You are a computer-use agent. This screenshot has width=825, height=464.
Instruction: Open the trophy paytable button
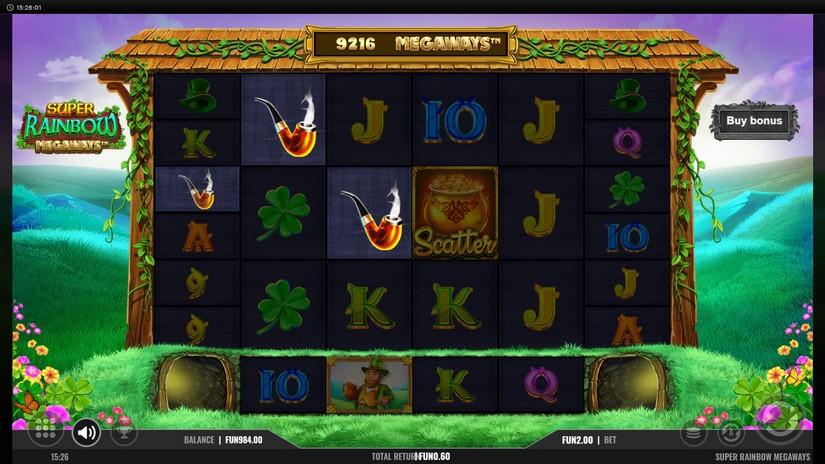click(124, 433)
